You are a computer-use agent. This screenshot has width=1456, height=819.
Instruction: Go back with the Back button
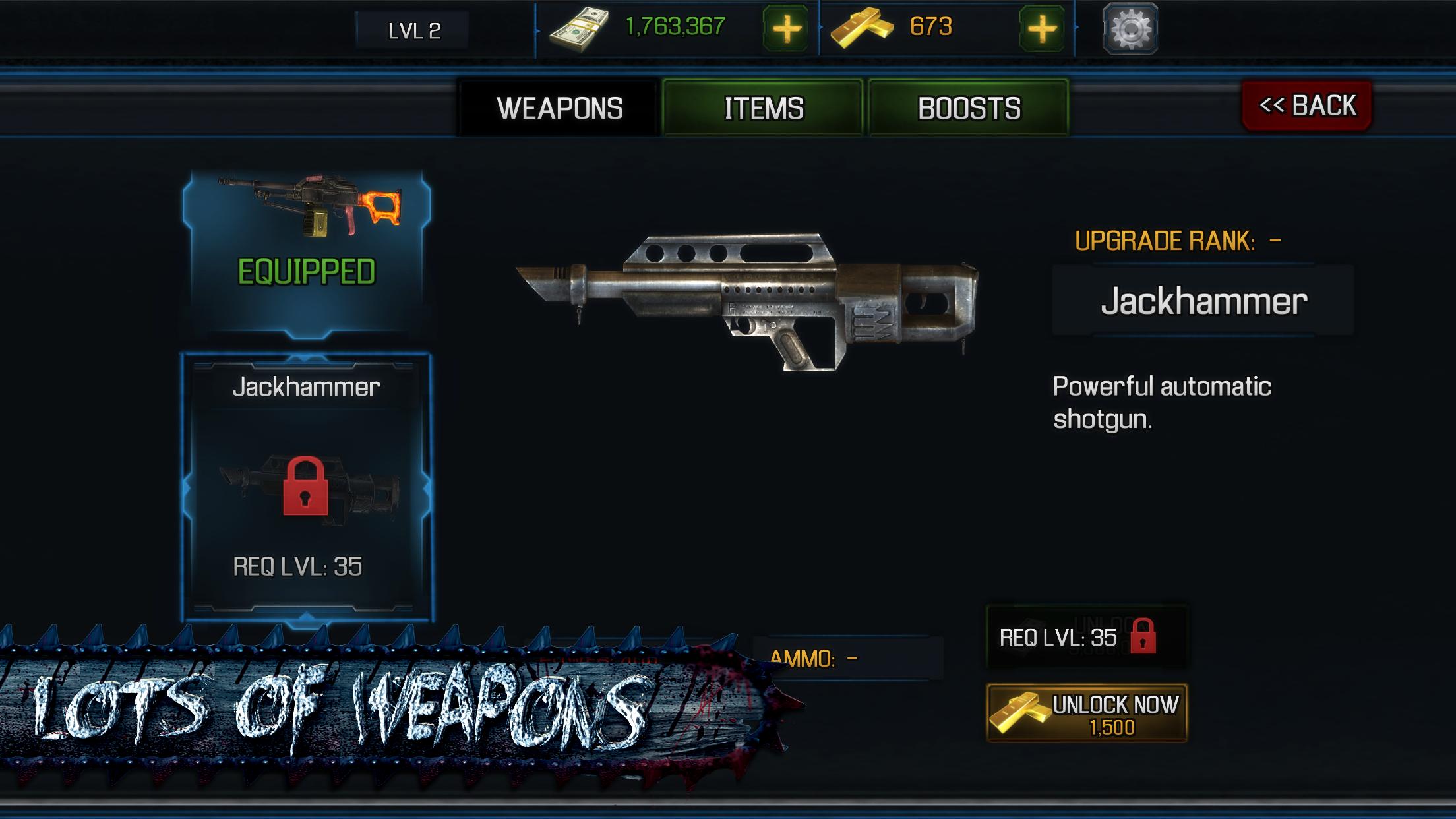tap(1306, 106)
